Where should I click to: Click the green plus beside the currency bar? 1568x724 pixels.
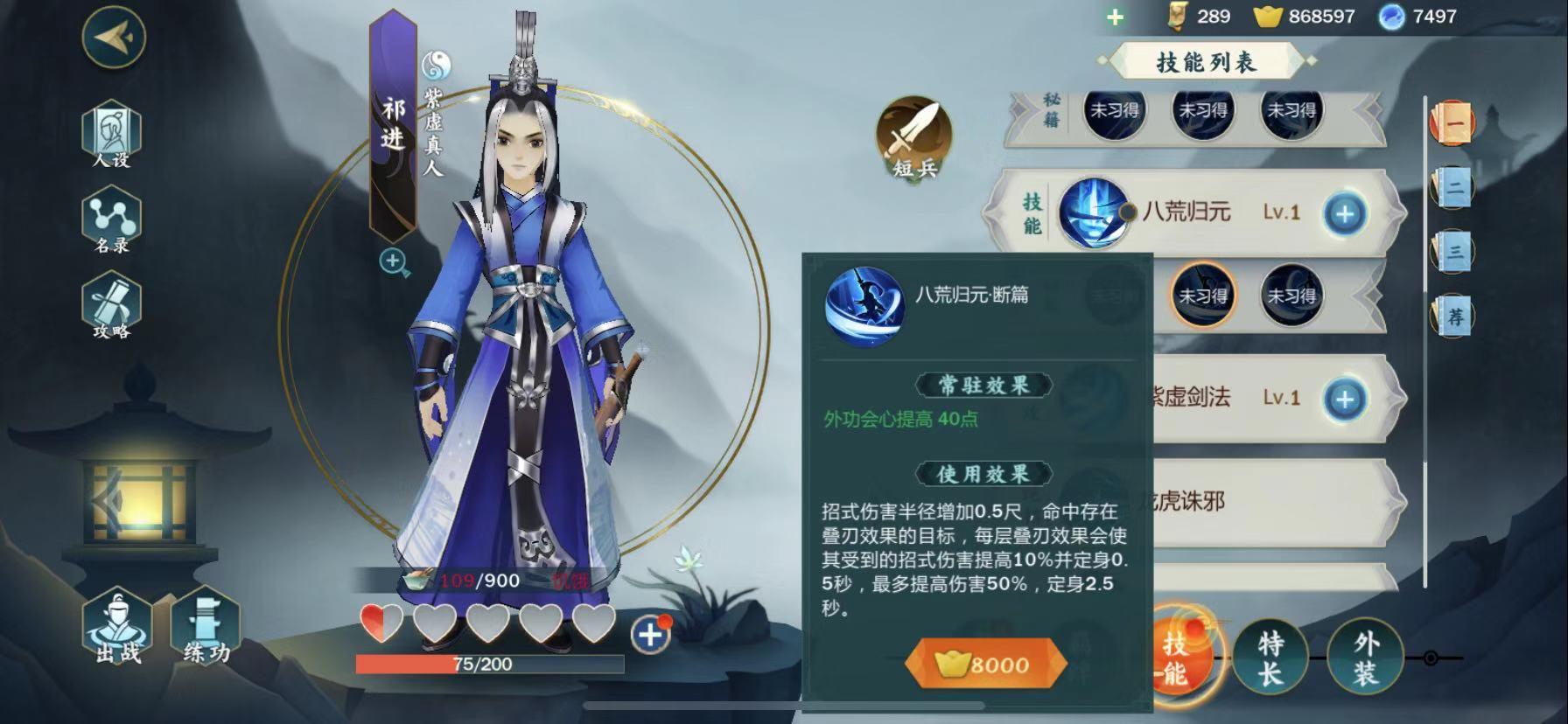[1115, 15]
